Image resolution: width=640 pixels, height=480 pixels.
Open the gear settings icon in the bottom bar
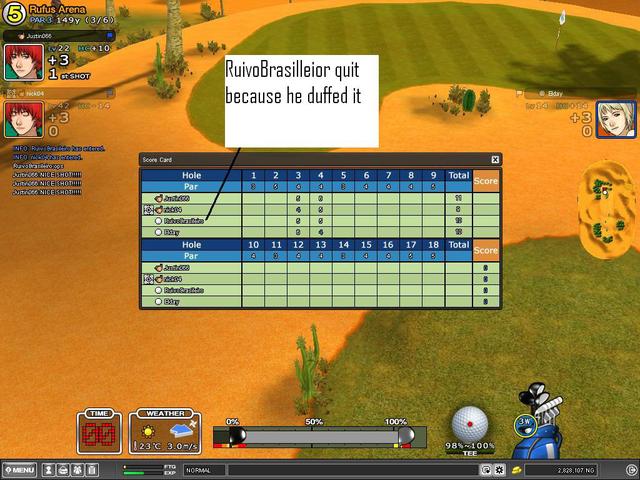click(x=499, y=470)
